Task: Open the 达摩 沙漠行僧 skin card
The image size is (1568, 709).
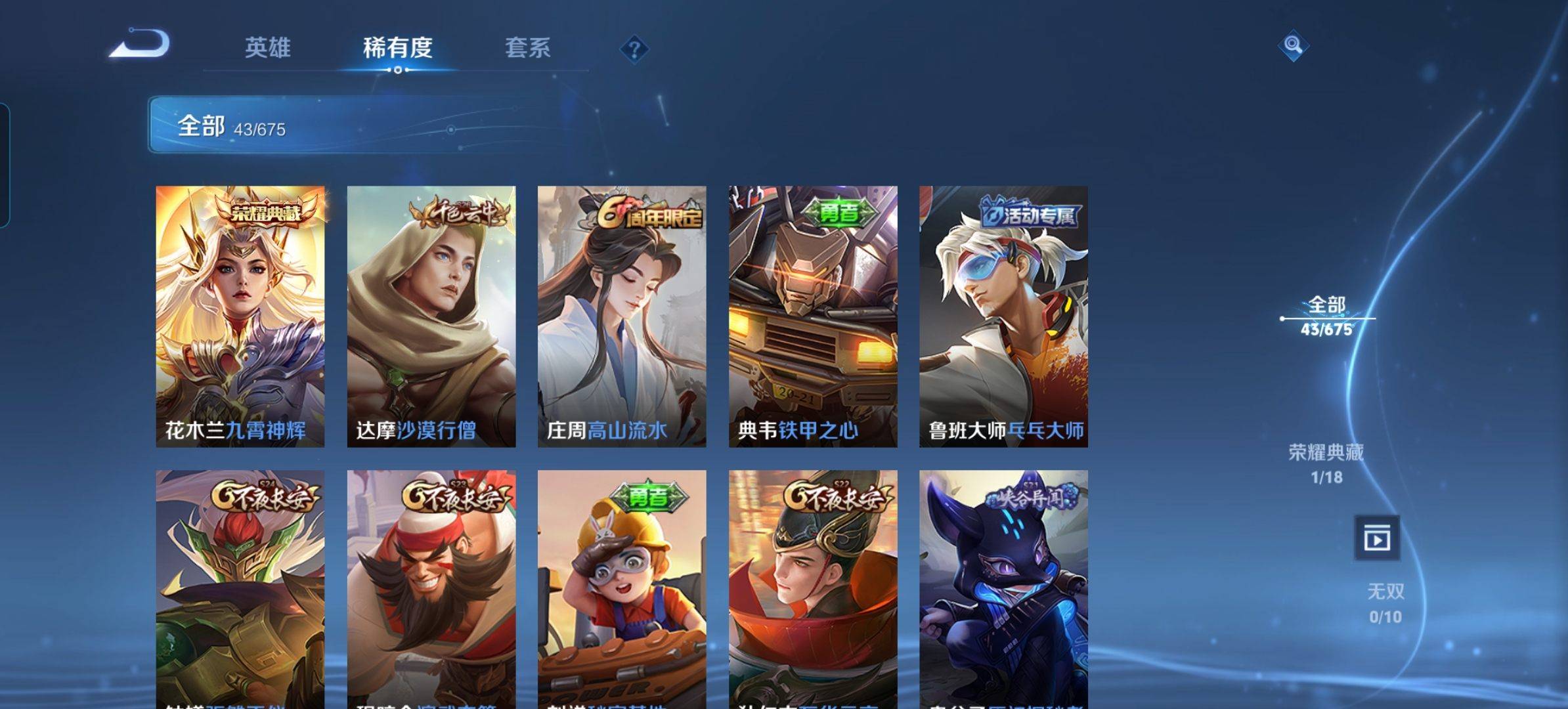Action: (x=431, y=316)
